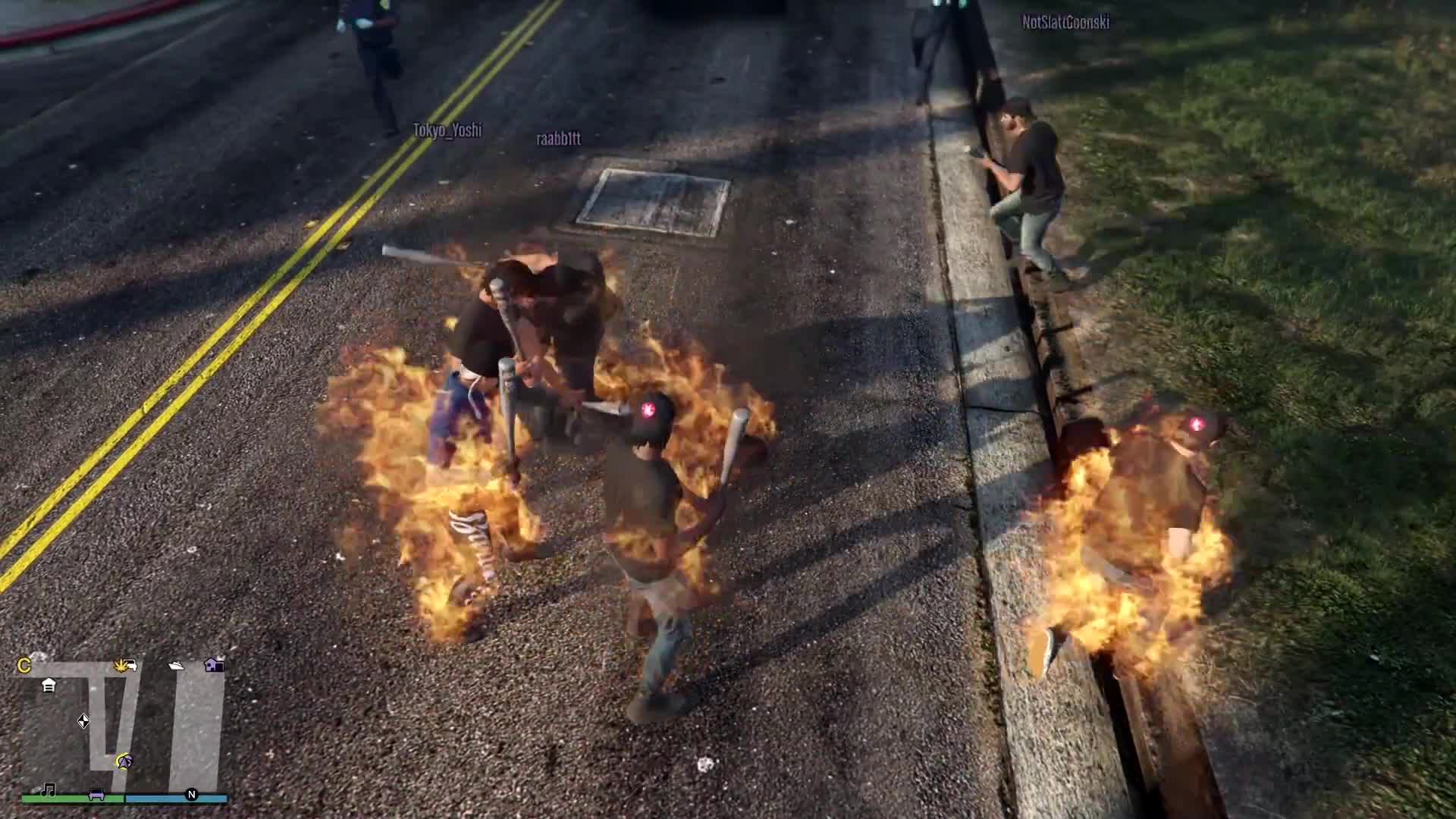The image size is (1456, 819).
Task: Select the NotSlattCoonski player name tag
Action: pos(1065,23)
